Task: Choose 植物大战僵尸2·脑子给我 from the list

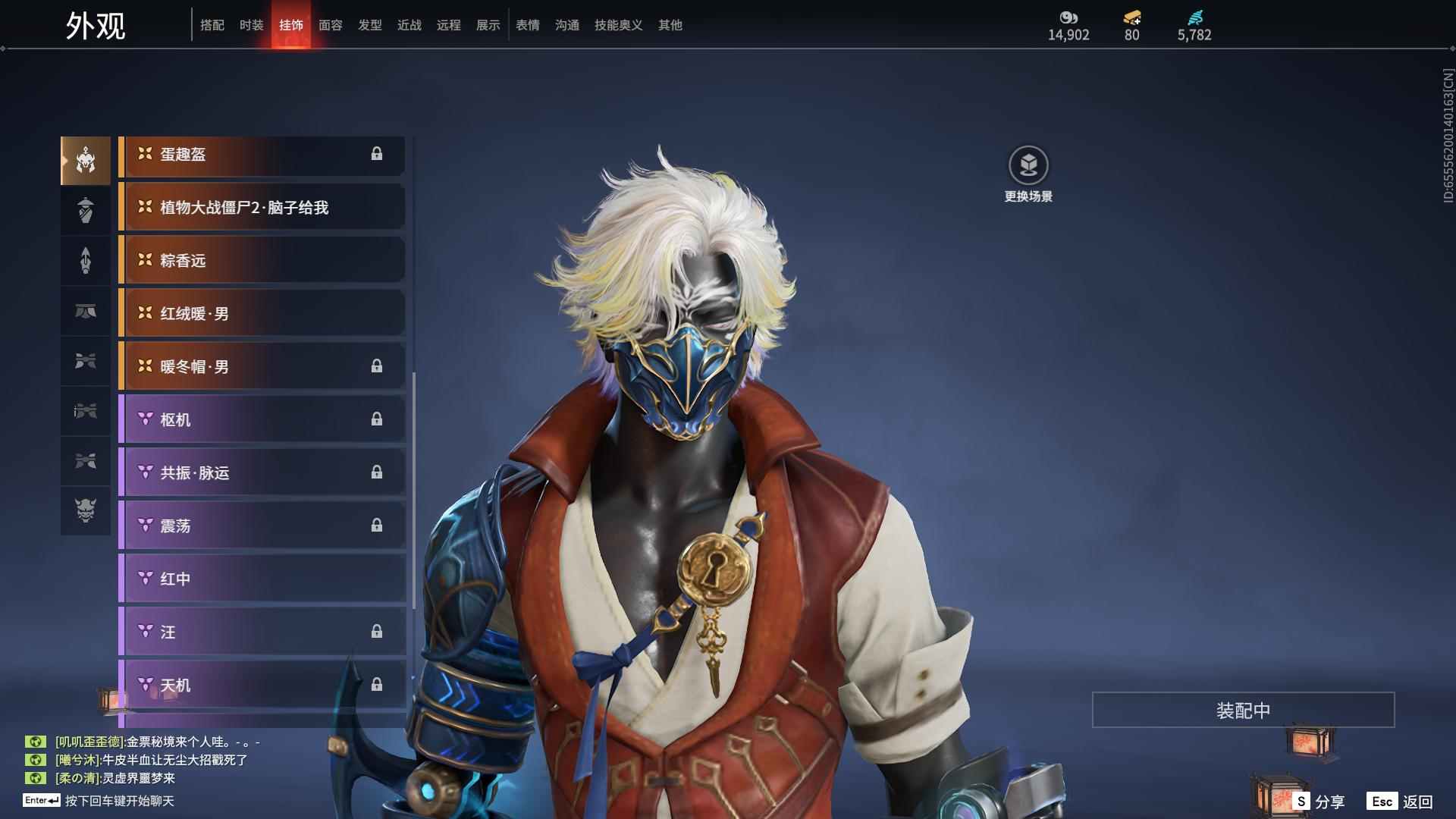Action: tap(262, 208)
